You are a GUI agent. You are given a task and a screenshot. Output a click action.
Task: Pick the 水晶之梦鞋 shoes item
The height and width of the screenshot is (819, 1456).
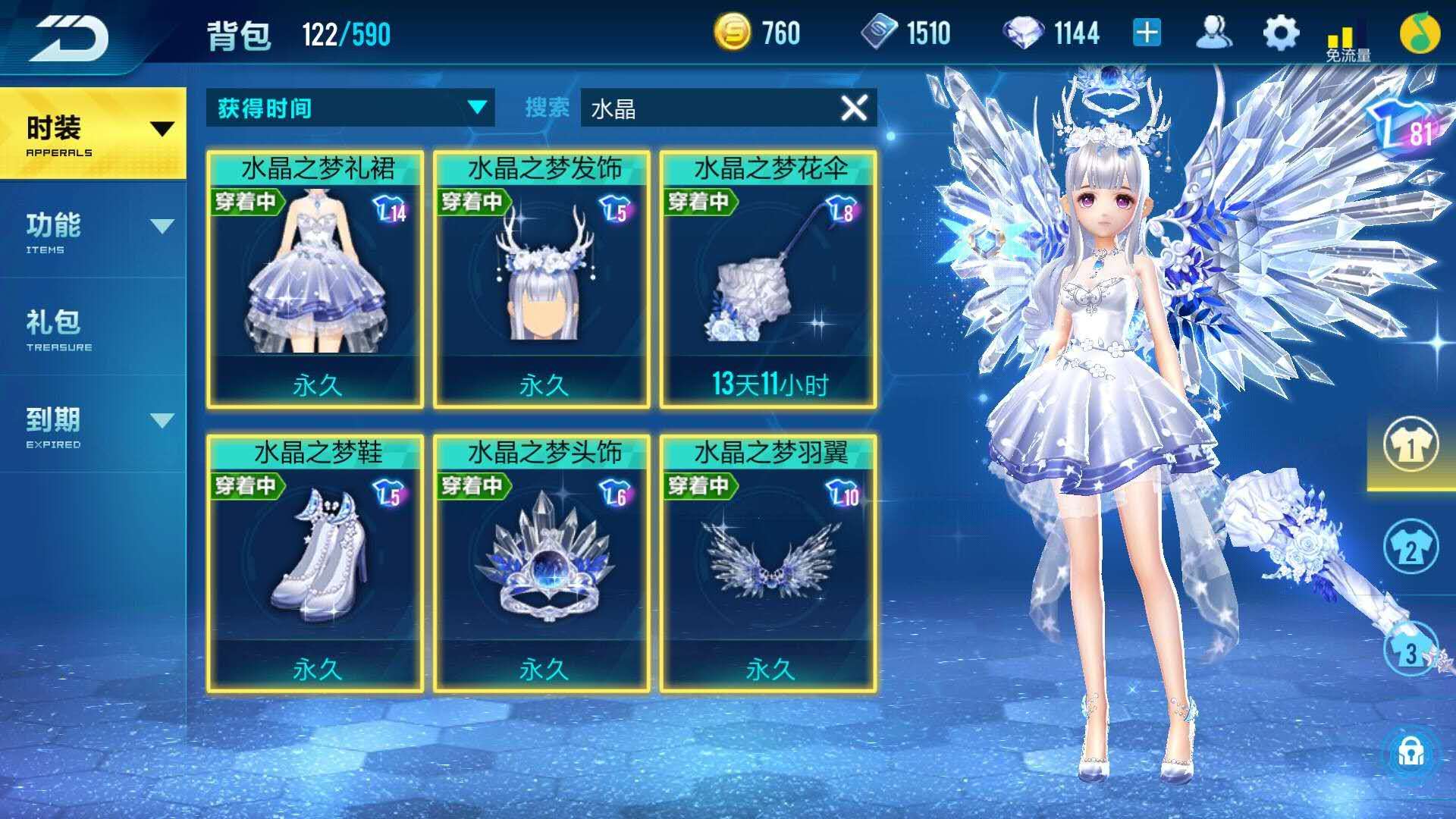click(x=315, y=563)
